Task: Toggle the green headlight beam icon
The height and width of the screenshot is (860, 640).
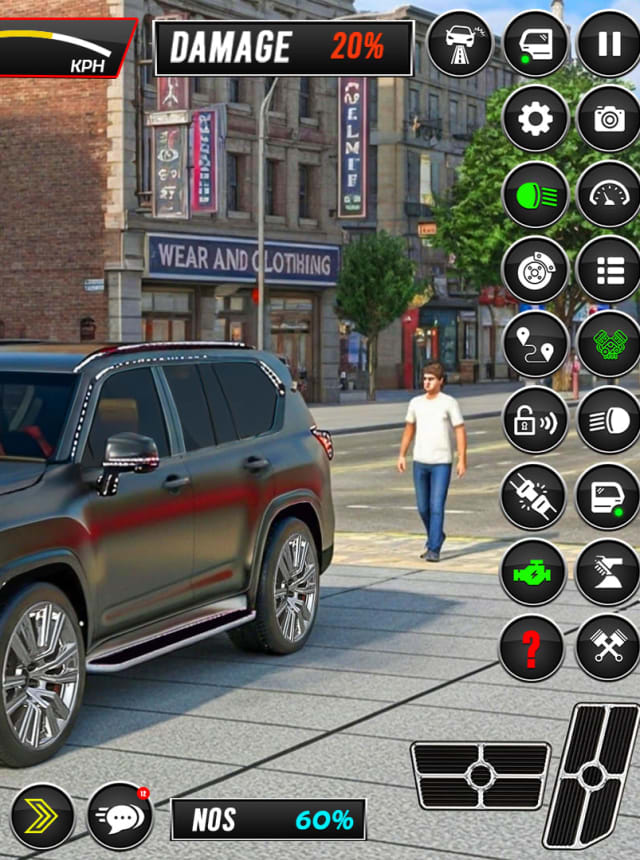Action: click(x=535, y=194)
